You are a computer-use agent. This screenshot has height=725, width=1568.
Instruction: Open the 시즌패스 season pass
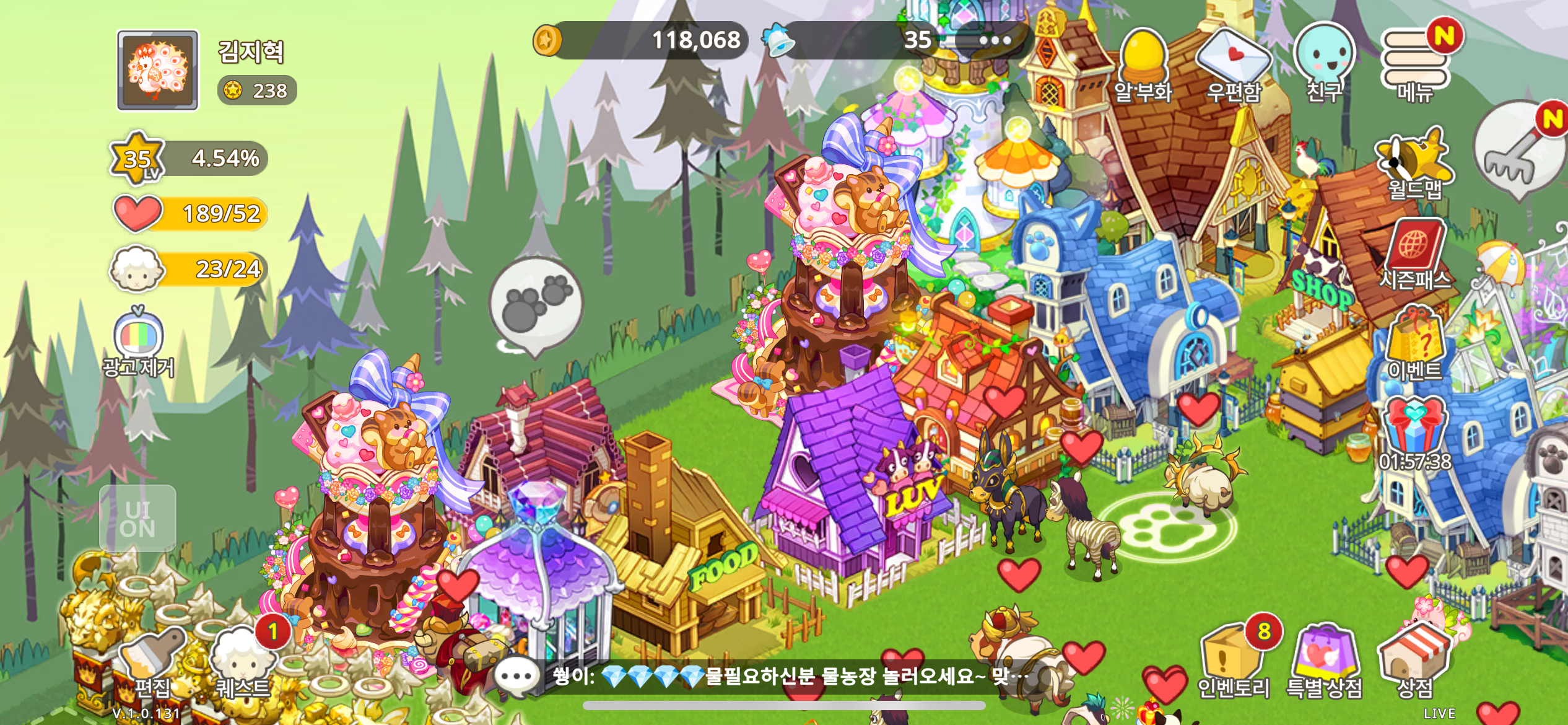point(1416,254)
